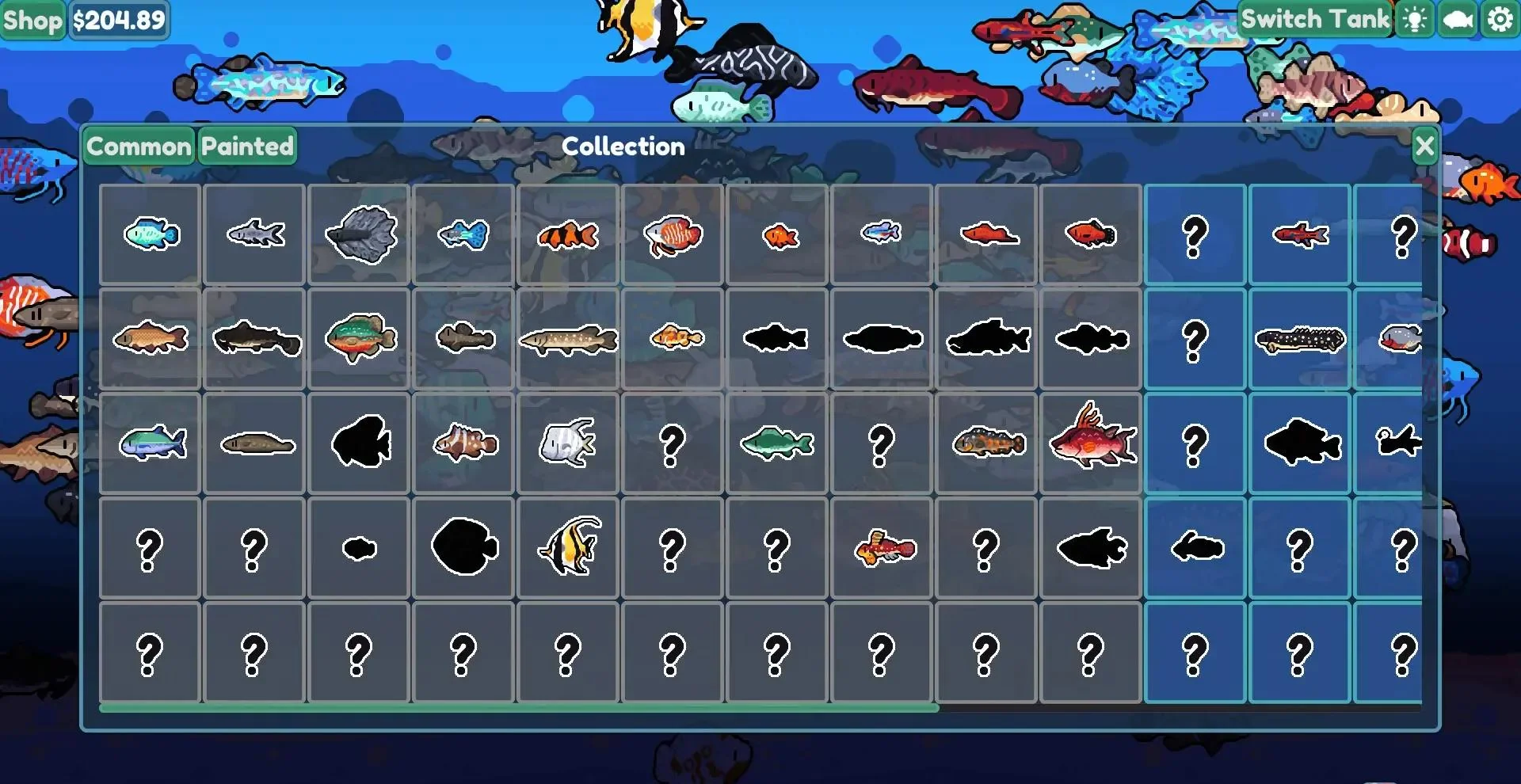Viewport: 1521px width, 784px height.
Task: Open the spotted pike entry in row two
Action: click(x=567, y=339)
